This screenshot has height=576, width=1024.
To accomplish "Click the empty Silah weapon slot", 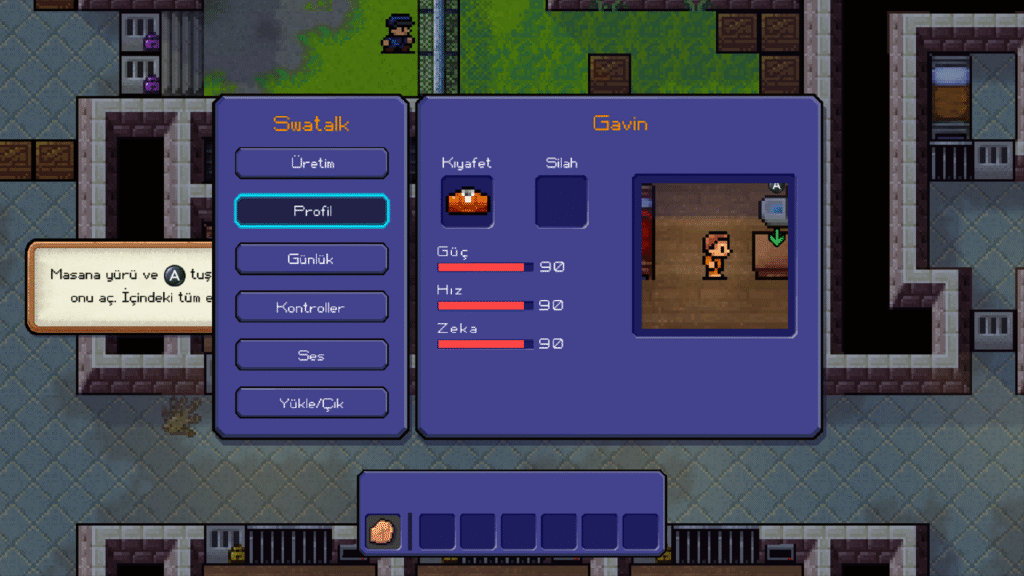I will pyautogui.click(x=561, y=201).
